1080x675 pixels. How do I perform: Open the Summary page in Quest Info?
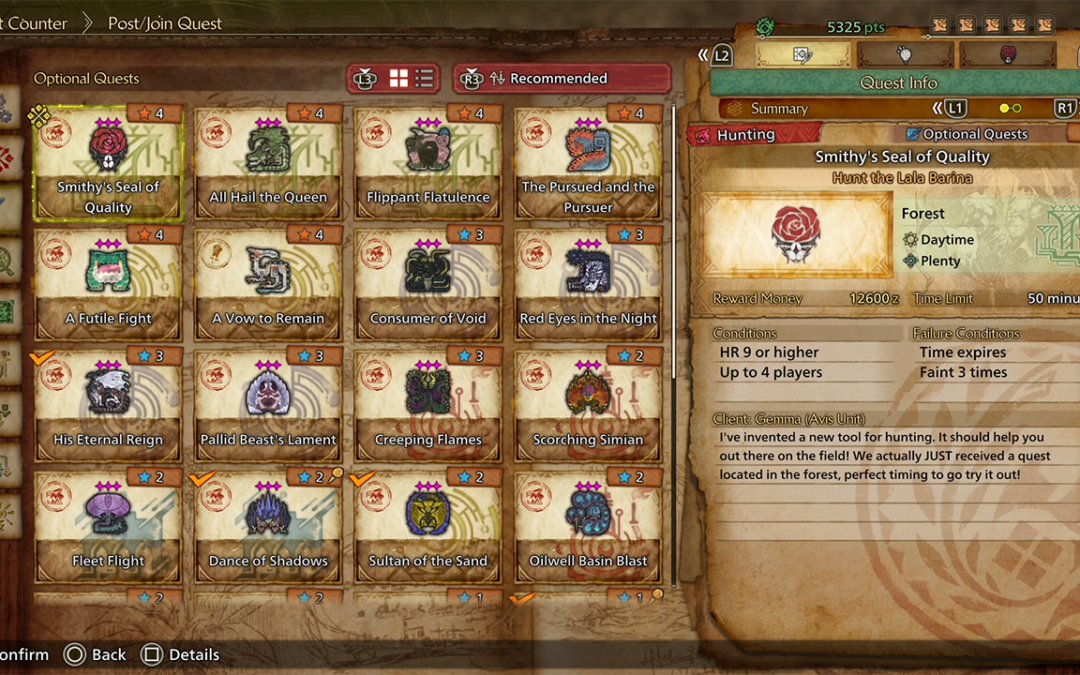[779, 108]
